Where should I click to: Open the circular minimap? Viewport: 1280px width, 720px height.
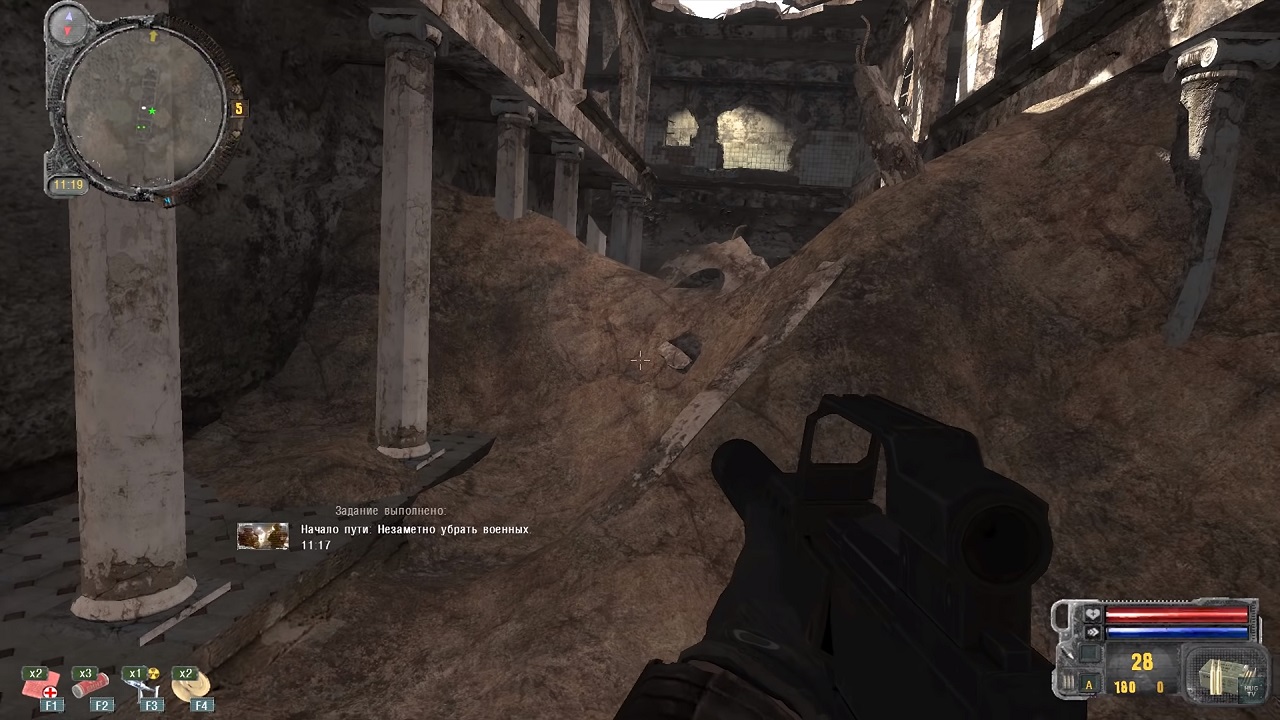[x=143, y=108]
